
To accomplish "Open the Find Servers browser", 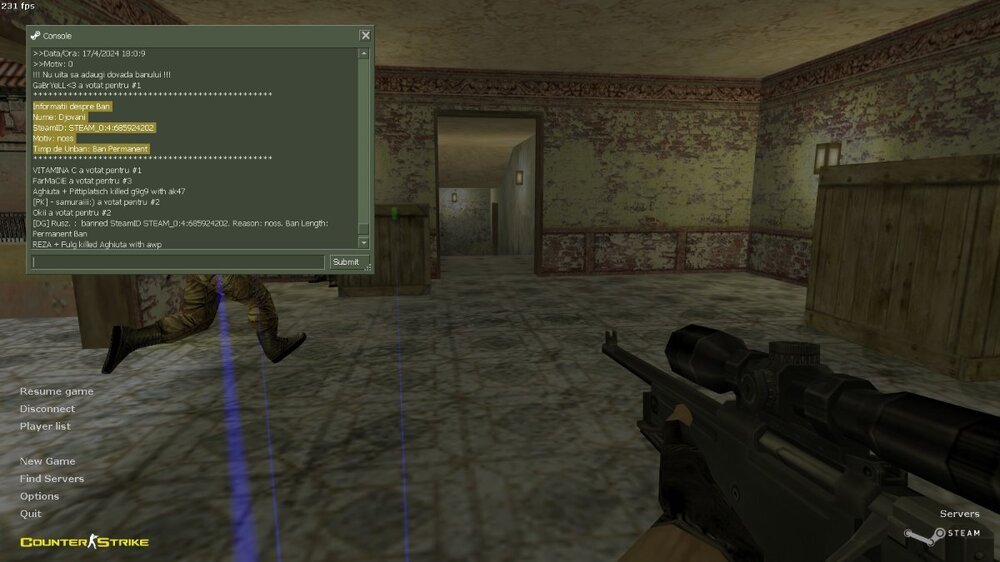I will pos(52,479).
